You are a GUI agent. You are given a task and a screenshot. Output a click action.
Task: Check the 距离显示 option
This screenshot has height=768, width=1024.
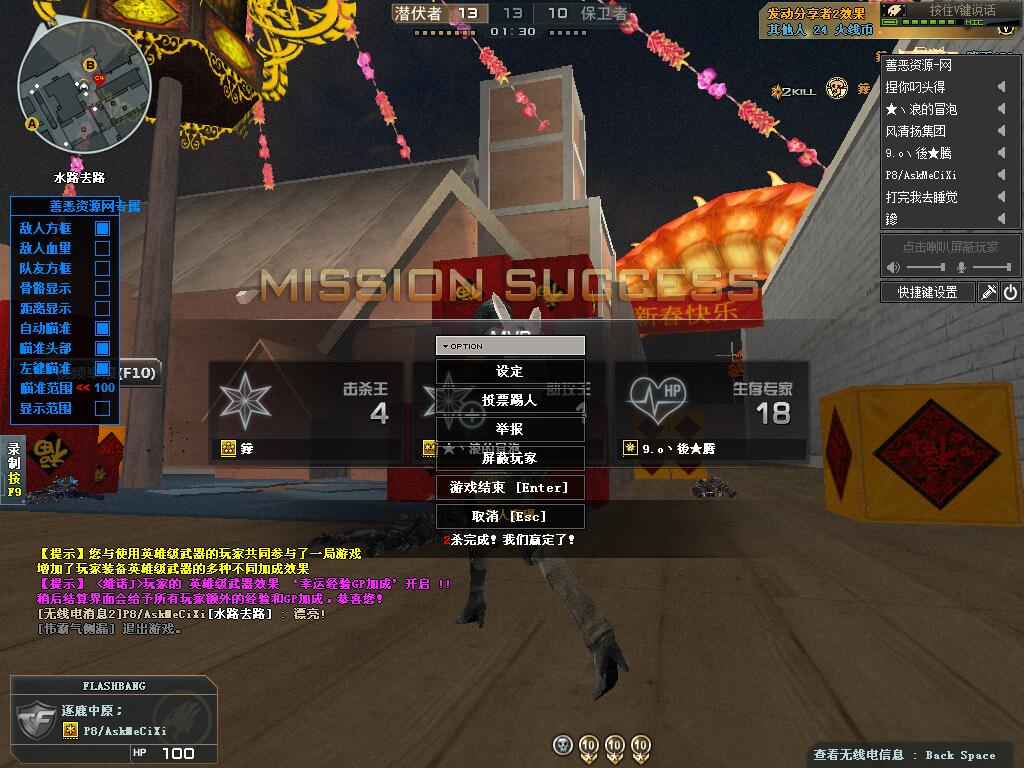tap(102, 308)
